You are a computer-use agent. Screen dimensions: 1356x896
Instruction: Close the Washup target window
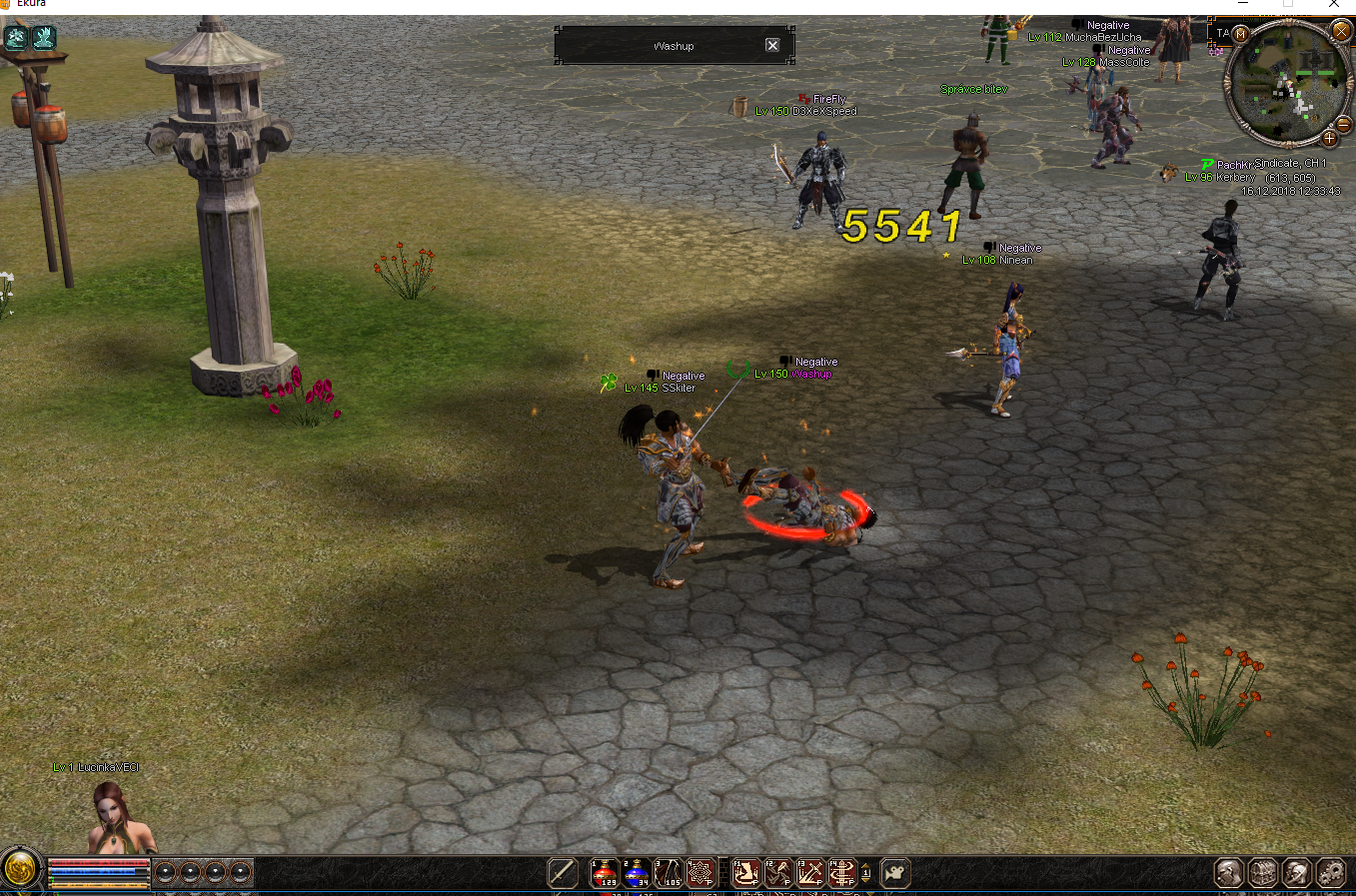772,45
